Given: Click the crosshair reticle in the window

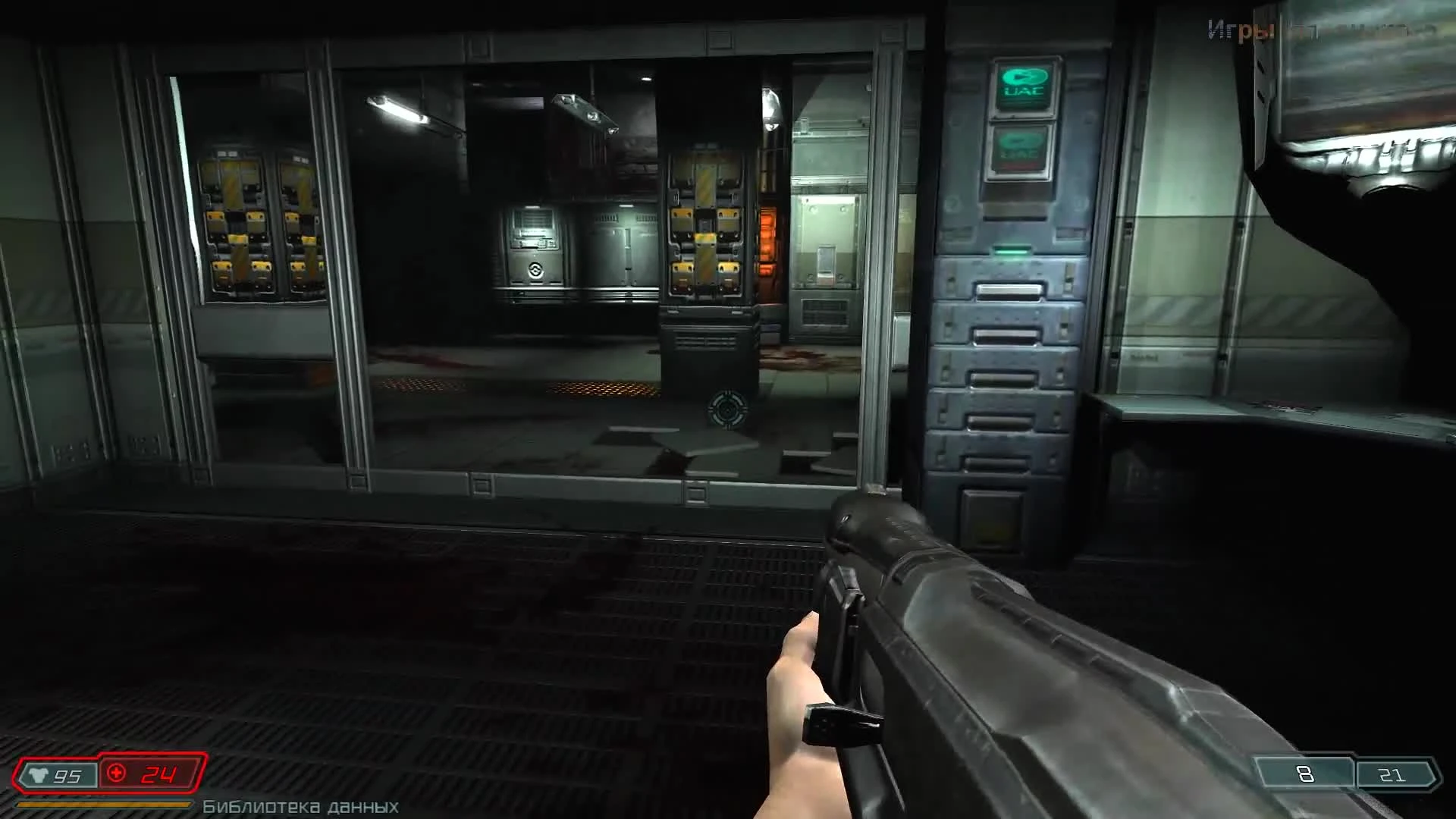Looking at the screenshot, I should coord(729,409).
